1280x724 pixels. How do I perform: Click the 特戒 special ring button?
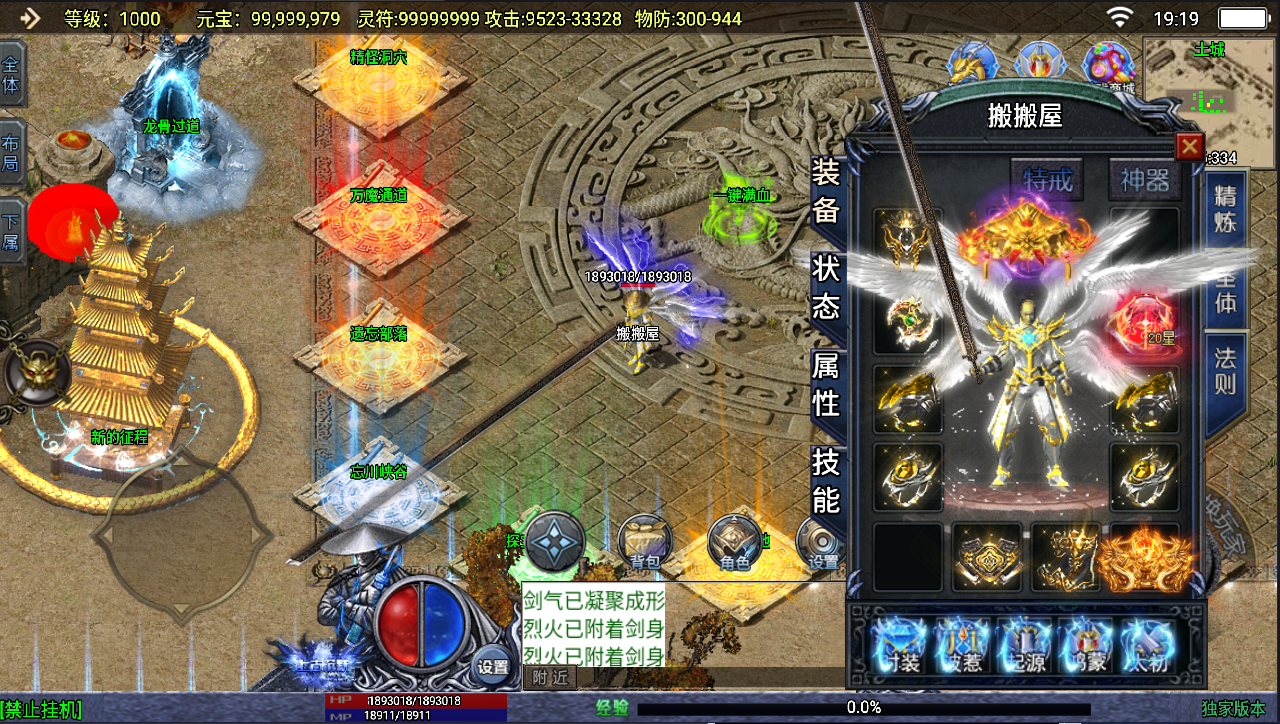pos(1047,180)
